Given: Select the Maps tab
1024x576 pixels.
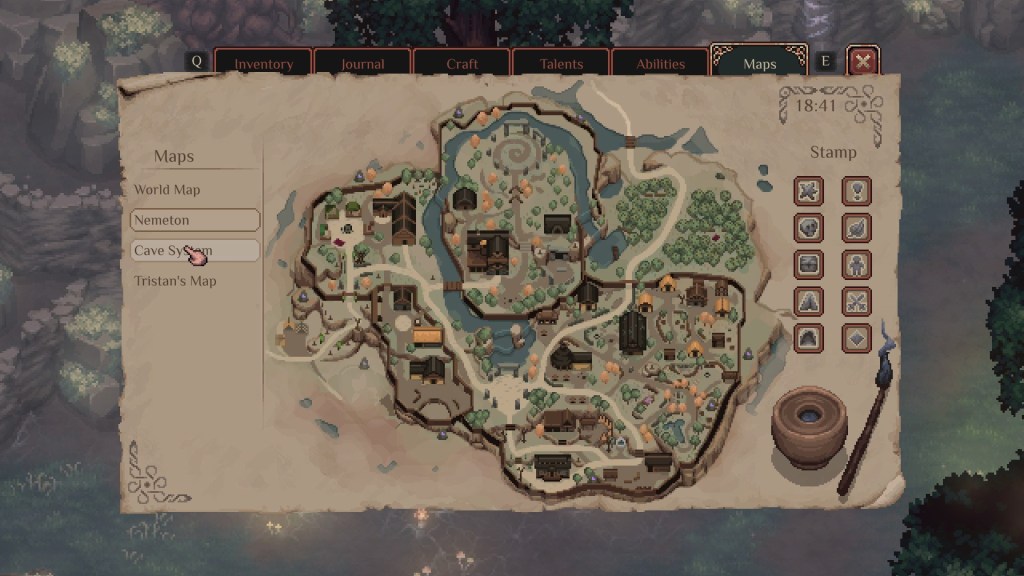Looking at the screenshot, I should pos(760,63).
